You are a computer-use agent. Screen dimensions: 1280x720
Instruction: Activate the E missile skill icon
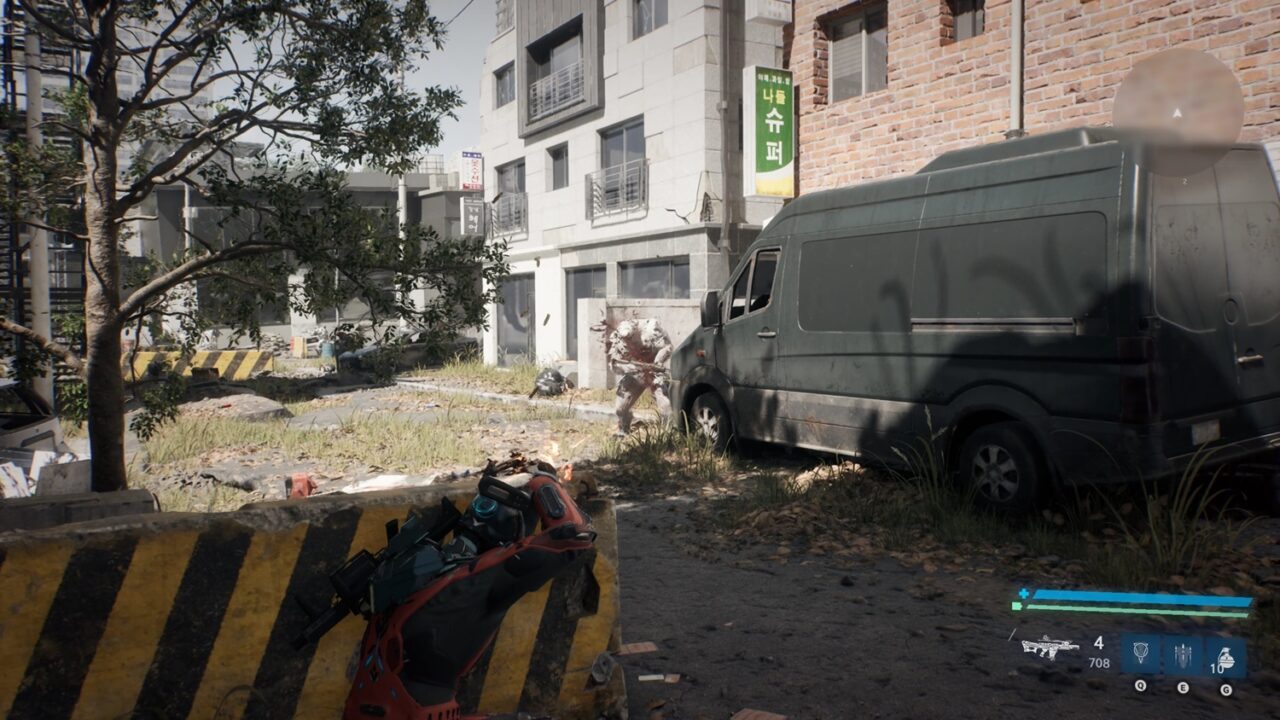pos(1183,652)
